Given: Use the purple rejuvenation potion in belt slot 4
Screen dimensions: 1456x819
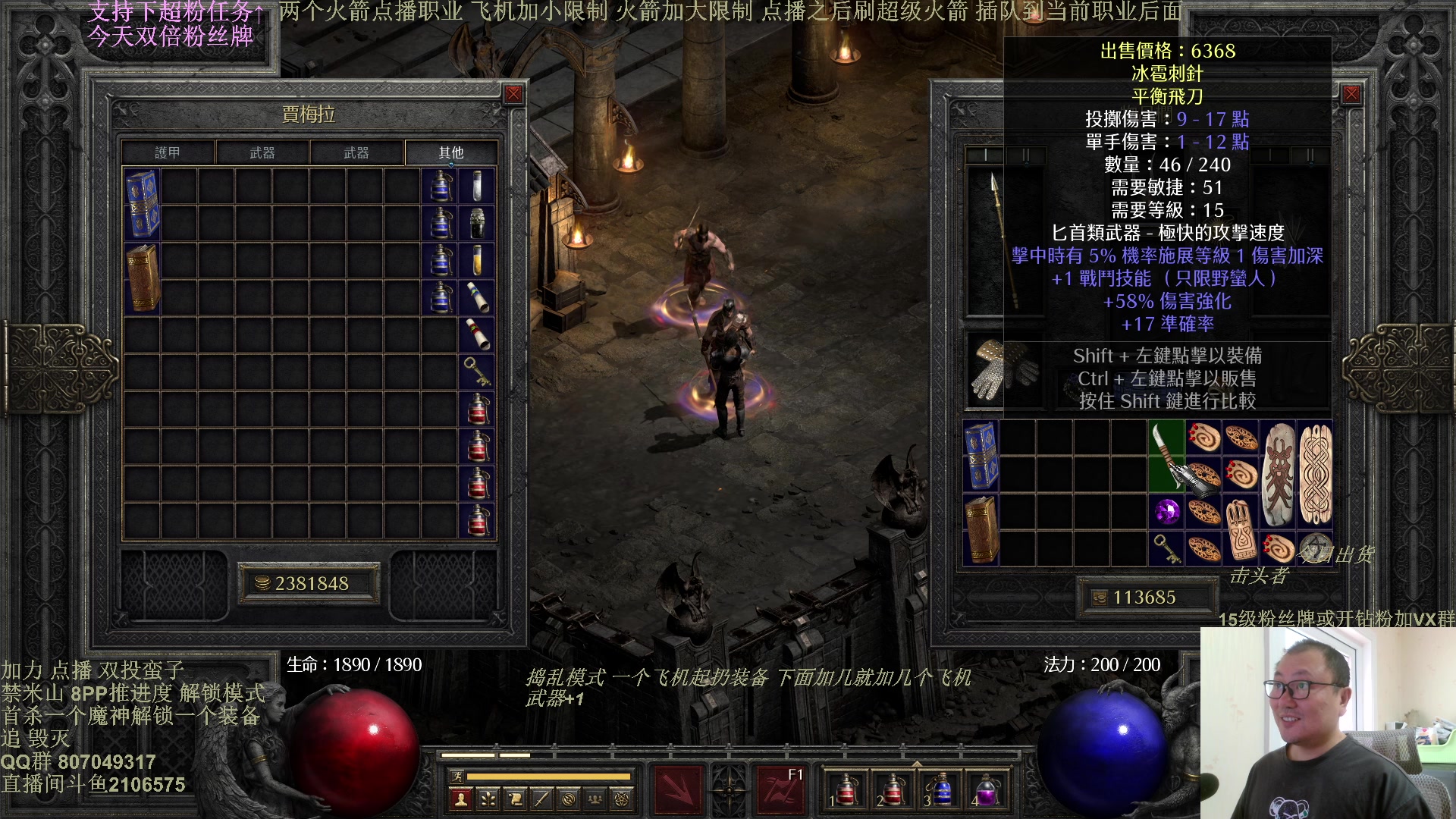Looking at the screenshot, I should pos(986,789).
